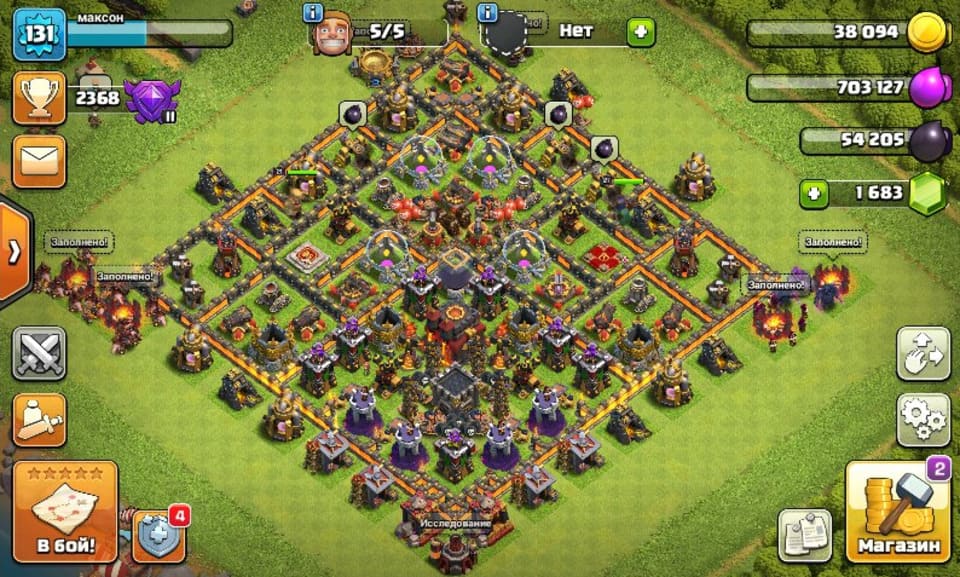Tap the gold coin resource icon
The image size is (960, 577).
[926, 33]
